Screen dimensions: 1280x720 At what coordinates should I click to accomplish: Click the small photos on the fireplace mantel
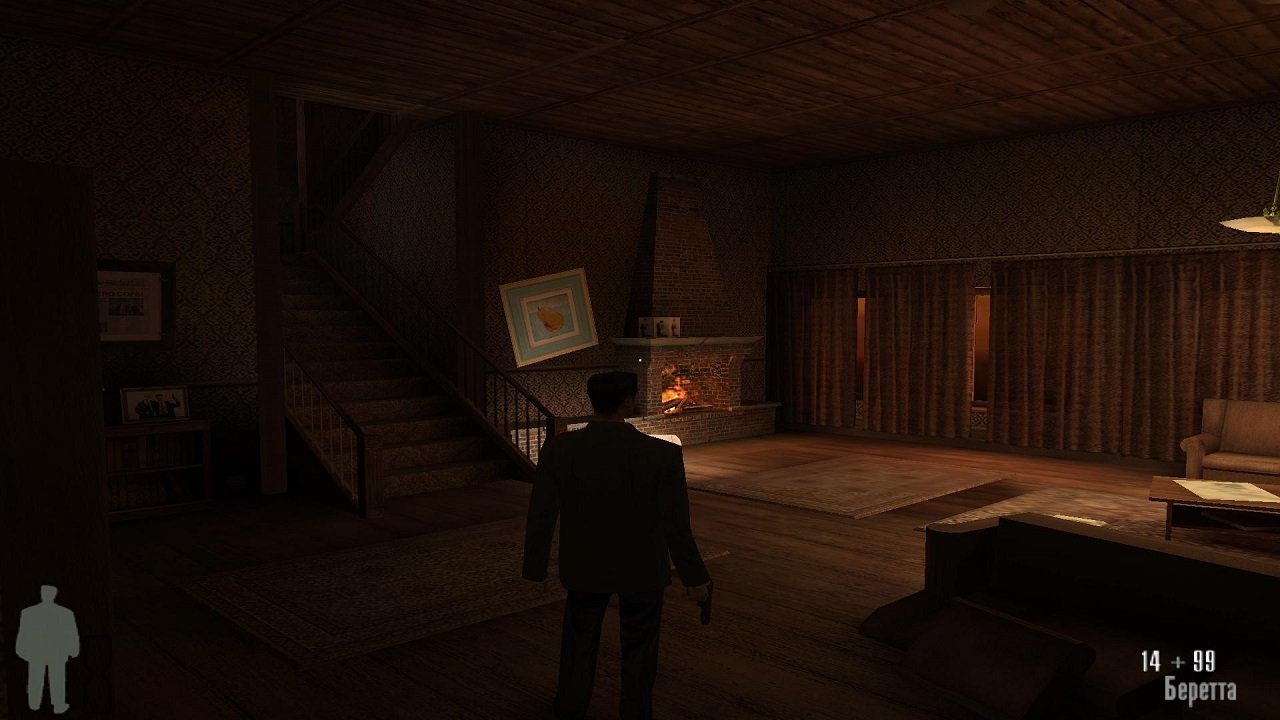click(660, 326)
